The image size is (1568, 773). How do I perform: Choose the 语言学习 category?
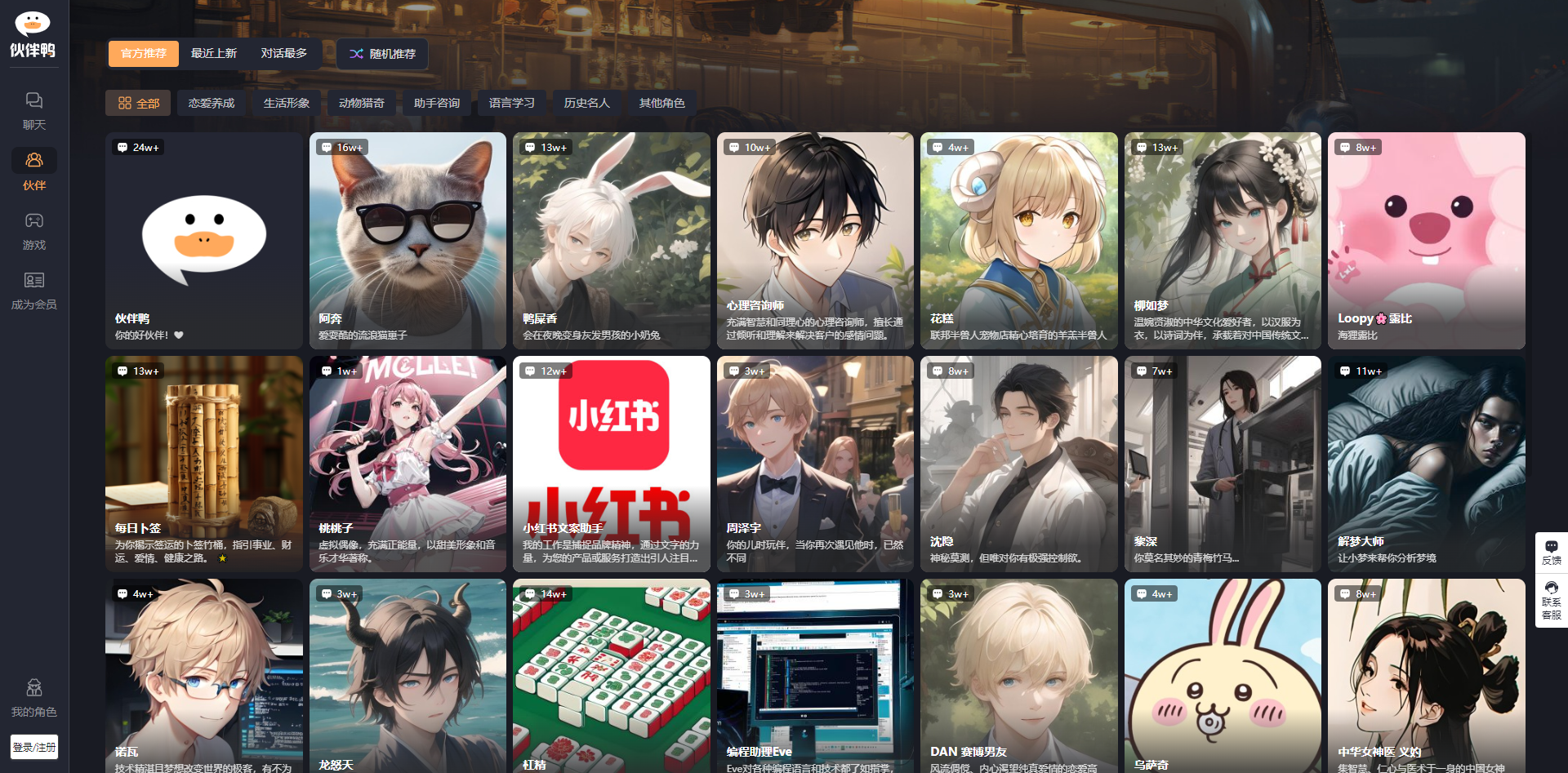(512, 104)
